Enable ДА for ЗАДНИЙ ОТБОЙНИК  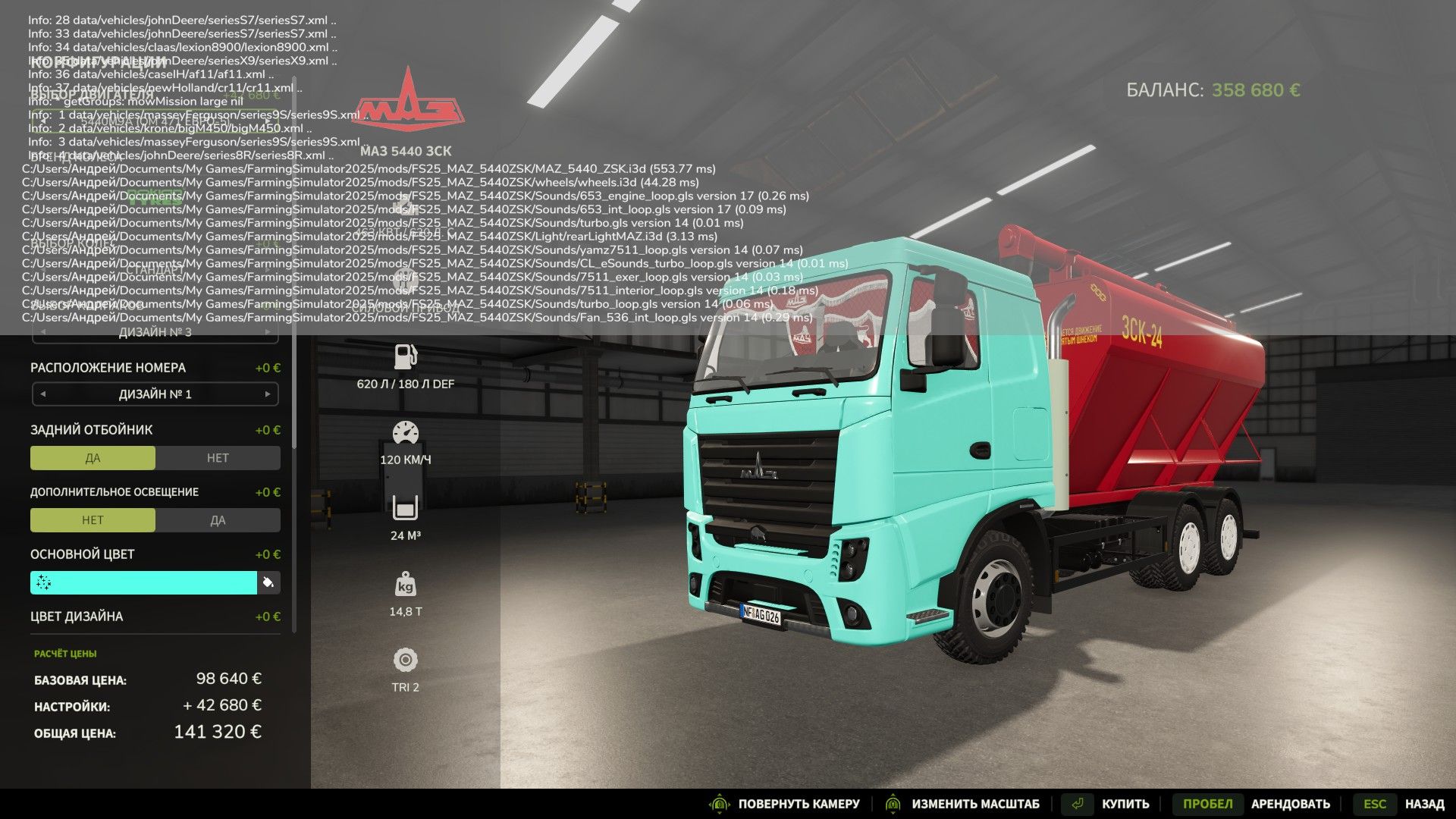tap(93, 457)
